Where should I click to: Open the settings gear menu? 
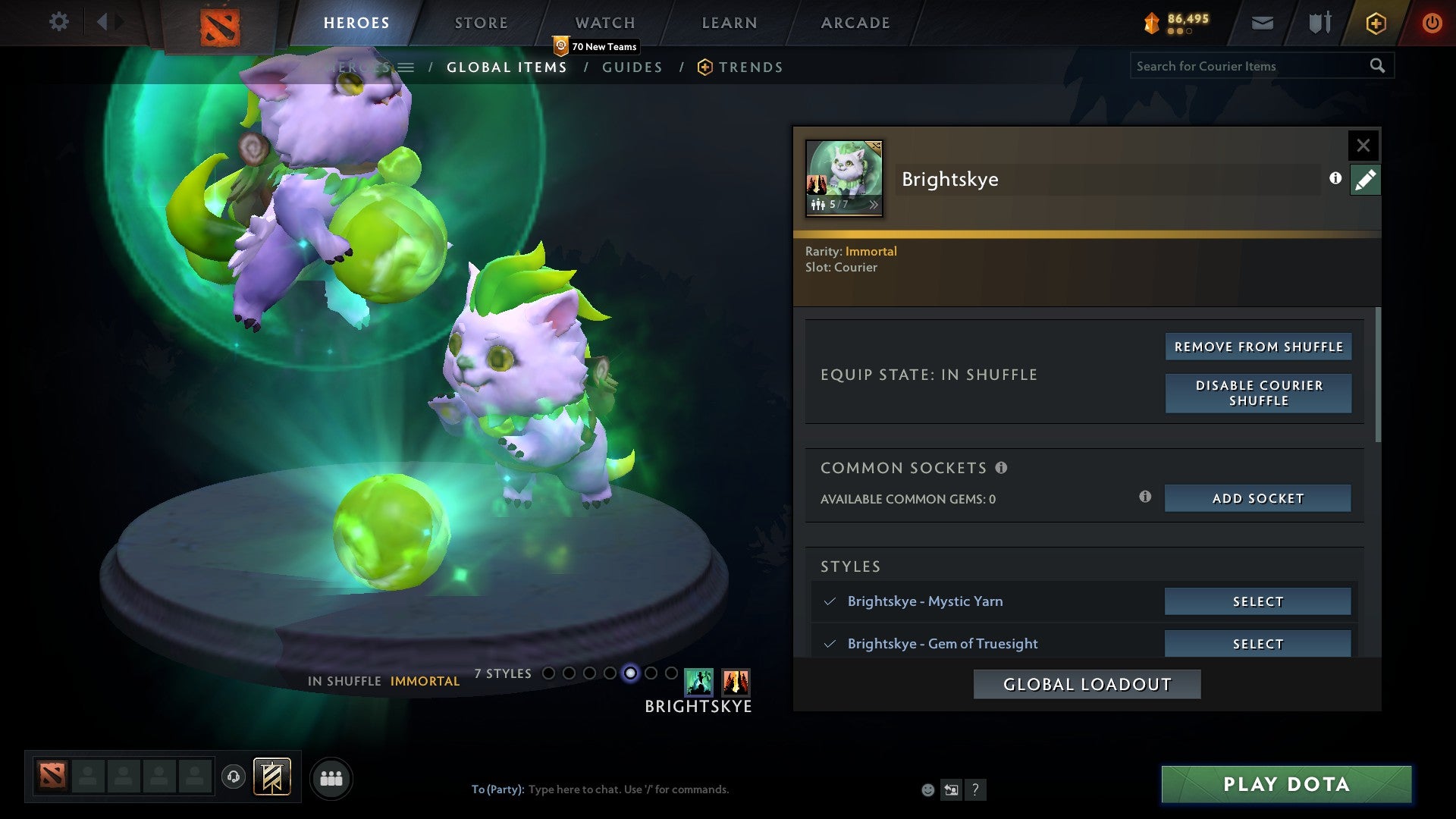[x=58, y=22]
